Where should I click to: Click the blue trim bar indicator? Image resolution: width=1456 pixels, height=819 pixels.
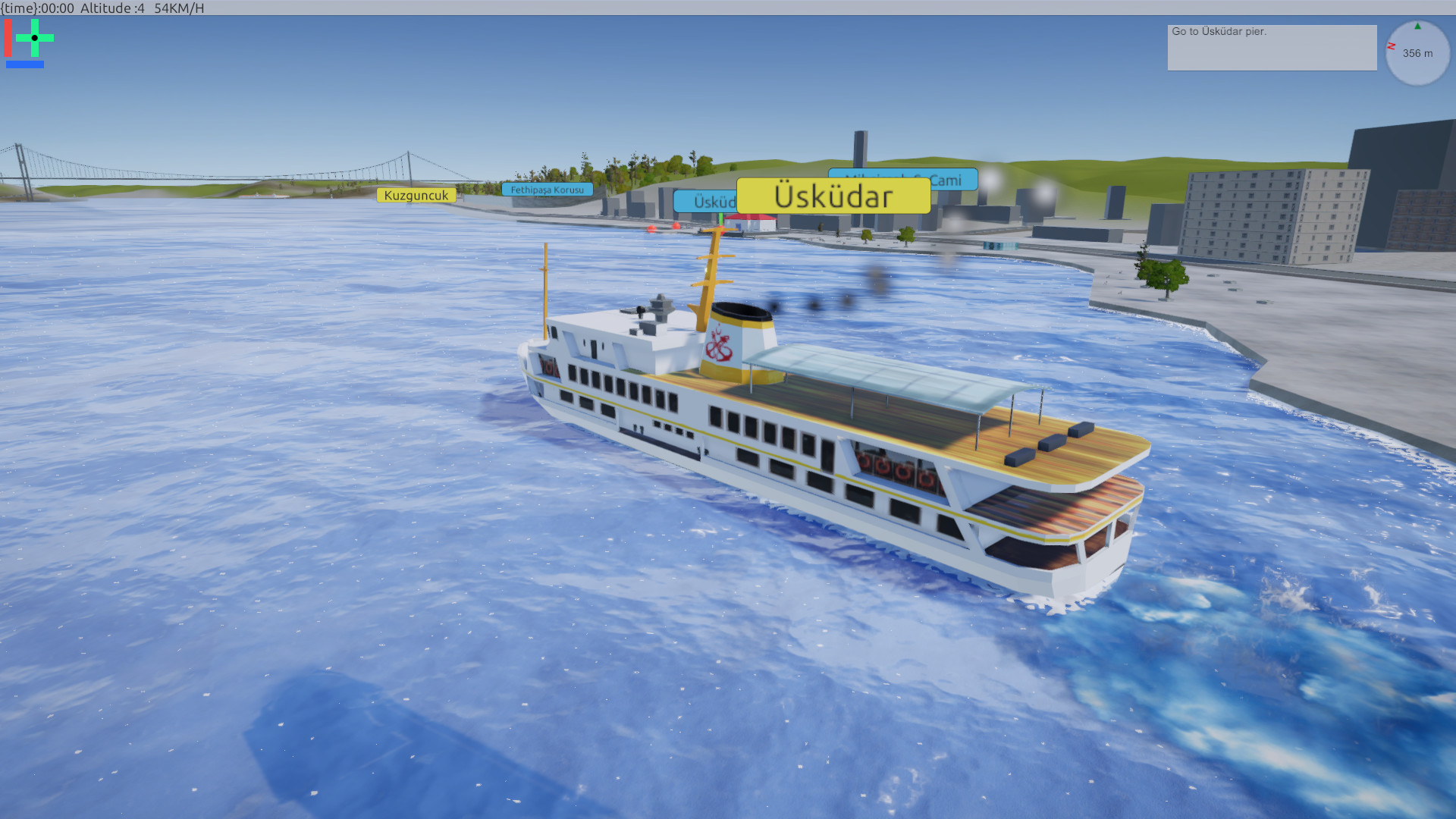pos(25,65)
